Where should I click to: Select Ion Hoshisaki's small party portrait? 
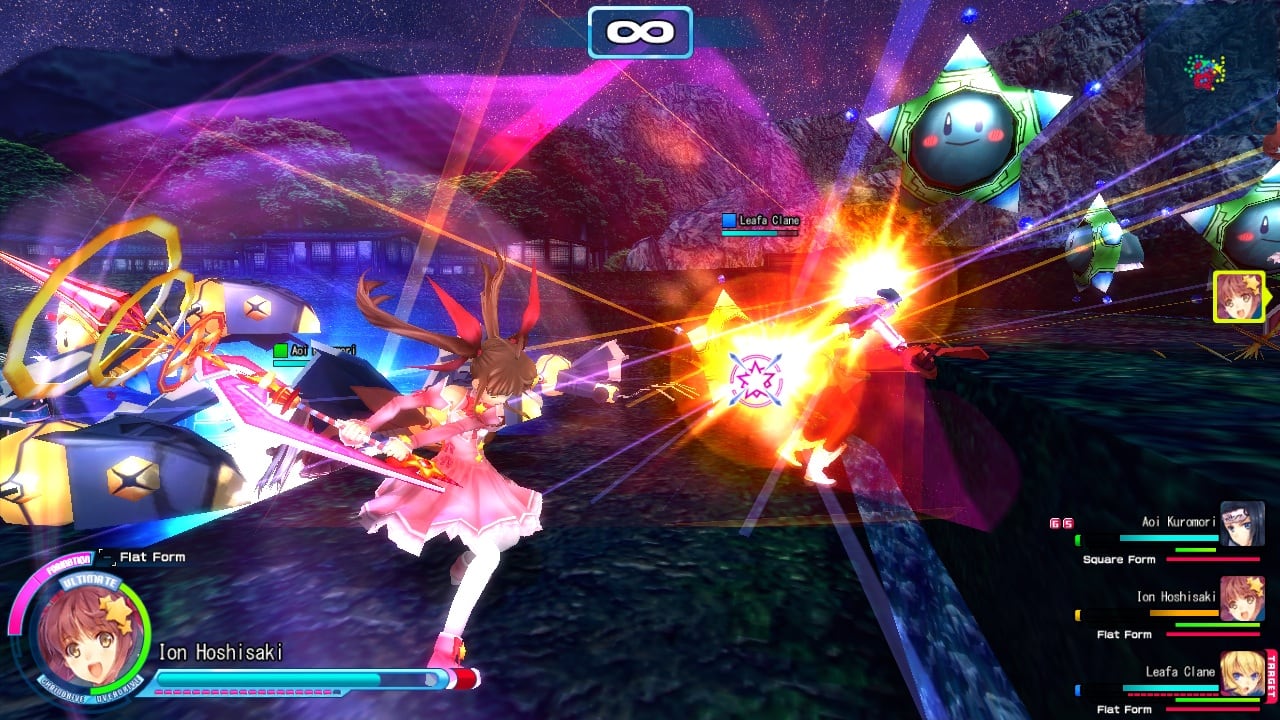pos(1242,598)
